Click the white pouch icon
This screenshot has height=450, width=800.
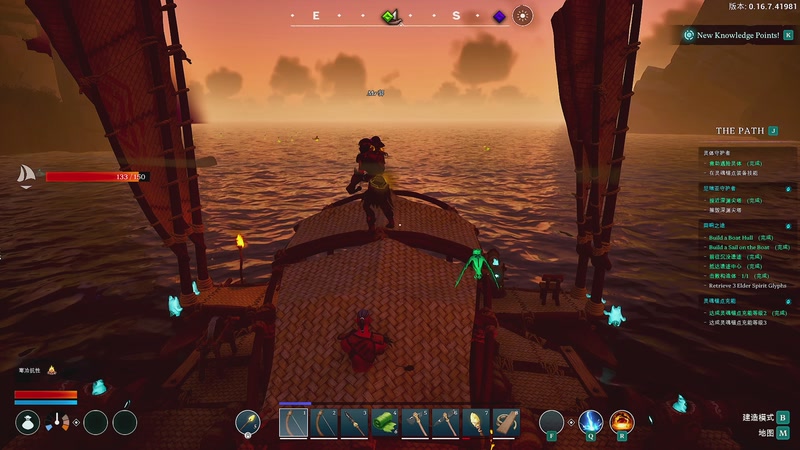click(x=28, y=423)
